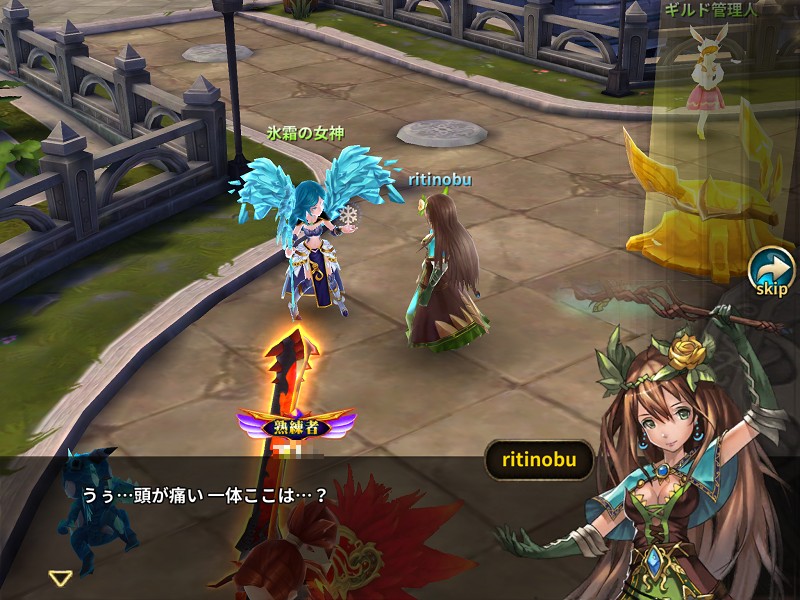Advance dialogue with the yellow triangle arrow
This screenshot has width=800, height=600.
pos(61,577)
